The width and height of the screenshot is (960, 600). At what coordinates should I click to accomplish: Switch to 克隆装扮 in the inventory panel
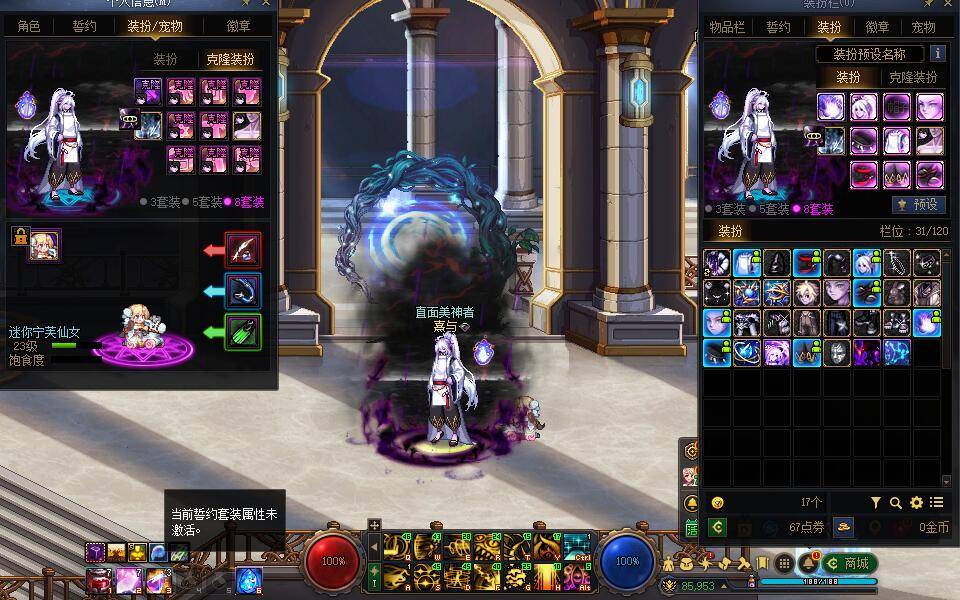tap(912, 77)
